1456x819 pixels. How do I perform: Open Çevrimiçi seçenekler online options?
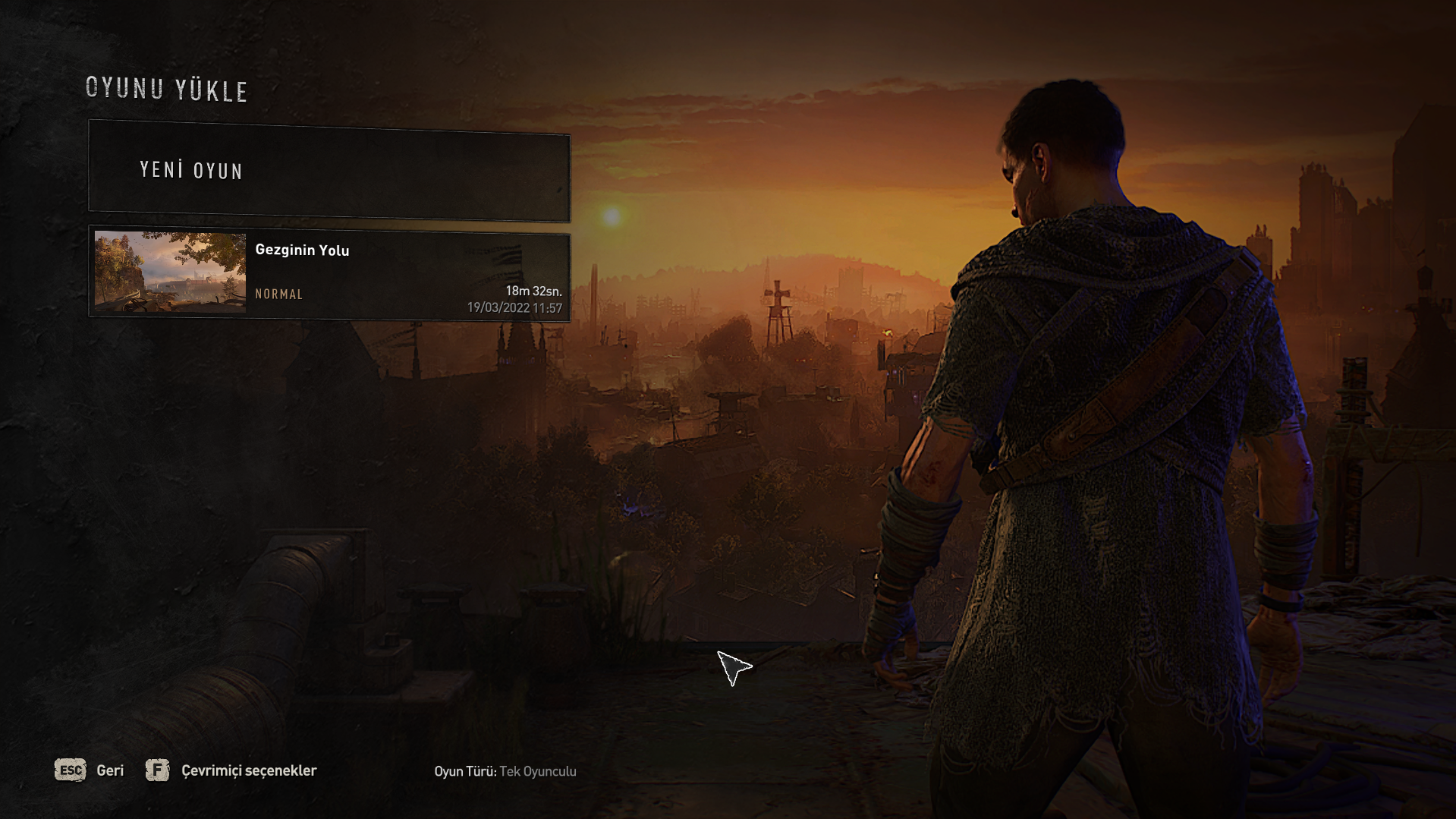click(231, 770)
